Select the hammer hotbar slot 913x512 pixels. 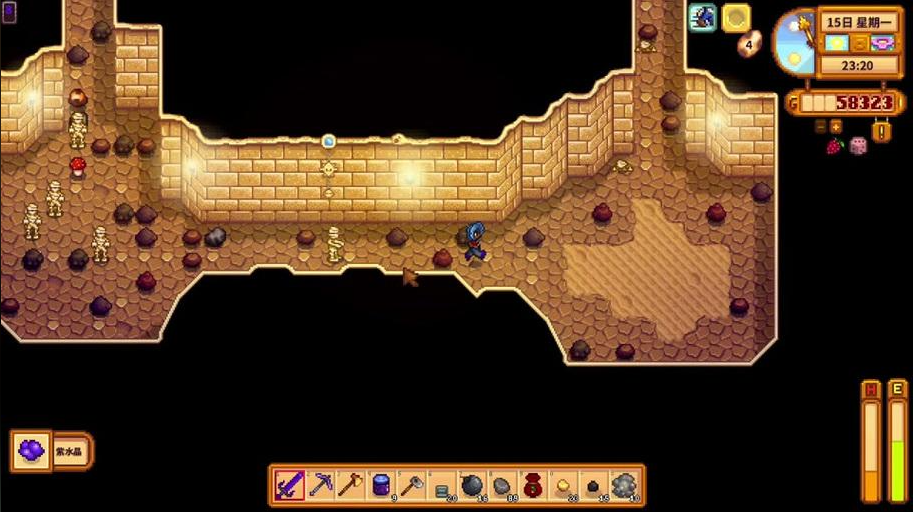tap(411, 486)
